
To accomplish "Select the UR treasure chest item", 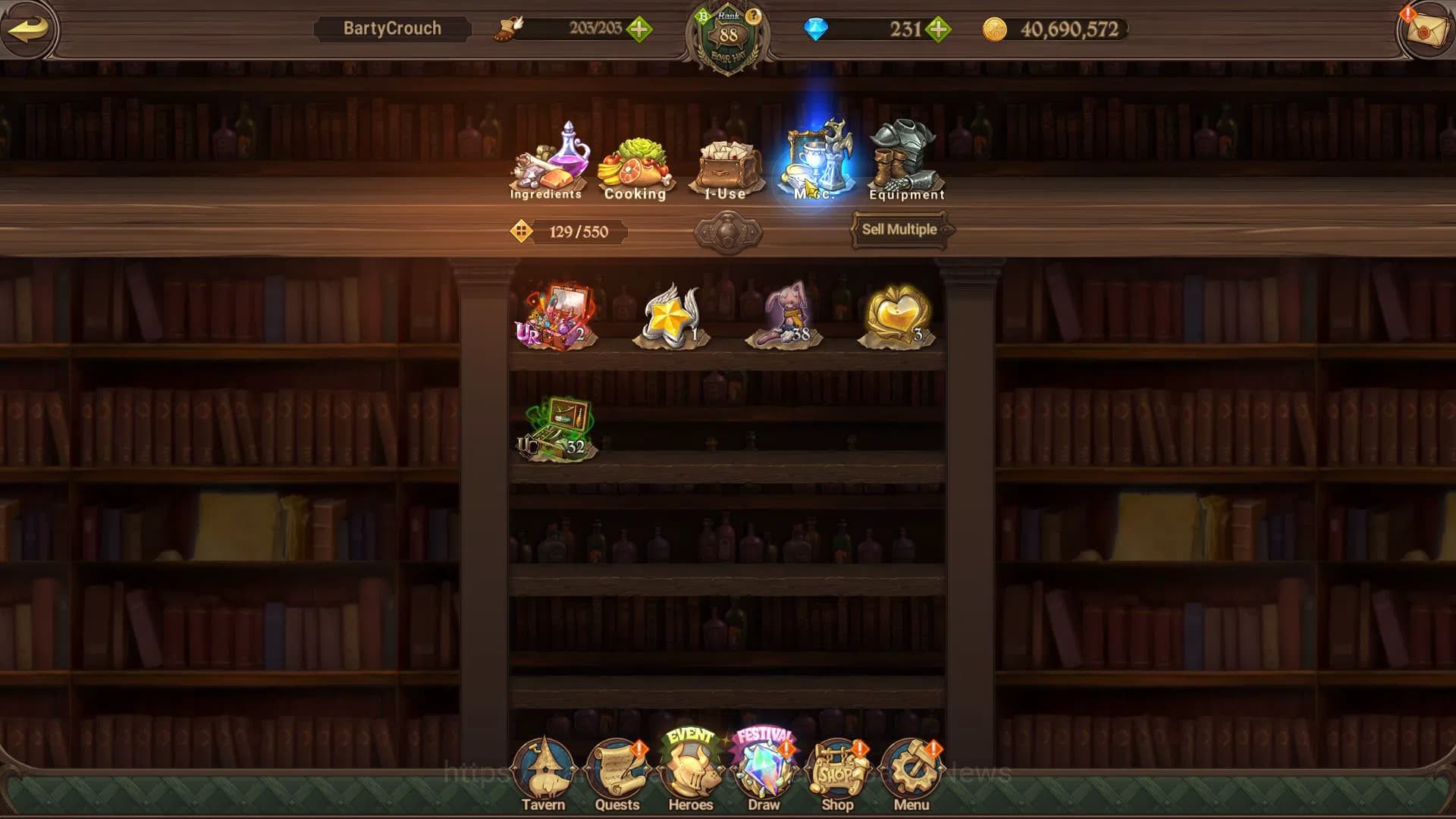I will click(x=556, y=313).
